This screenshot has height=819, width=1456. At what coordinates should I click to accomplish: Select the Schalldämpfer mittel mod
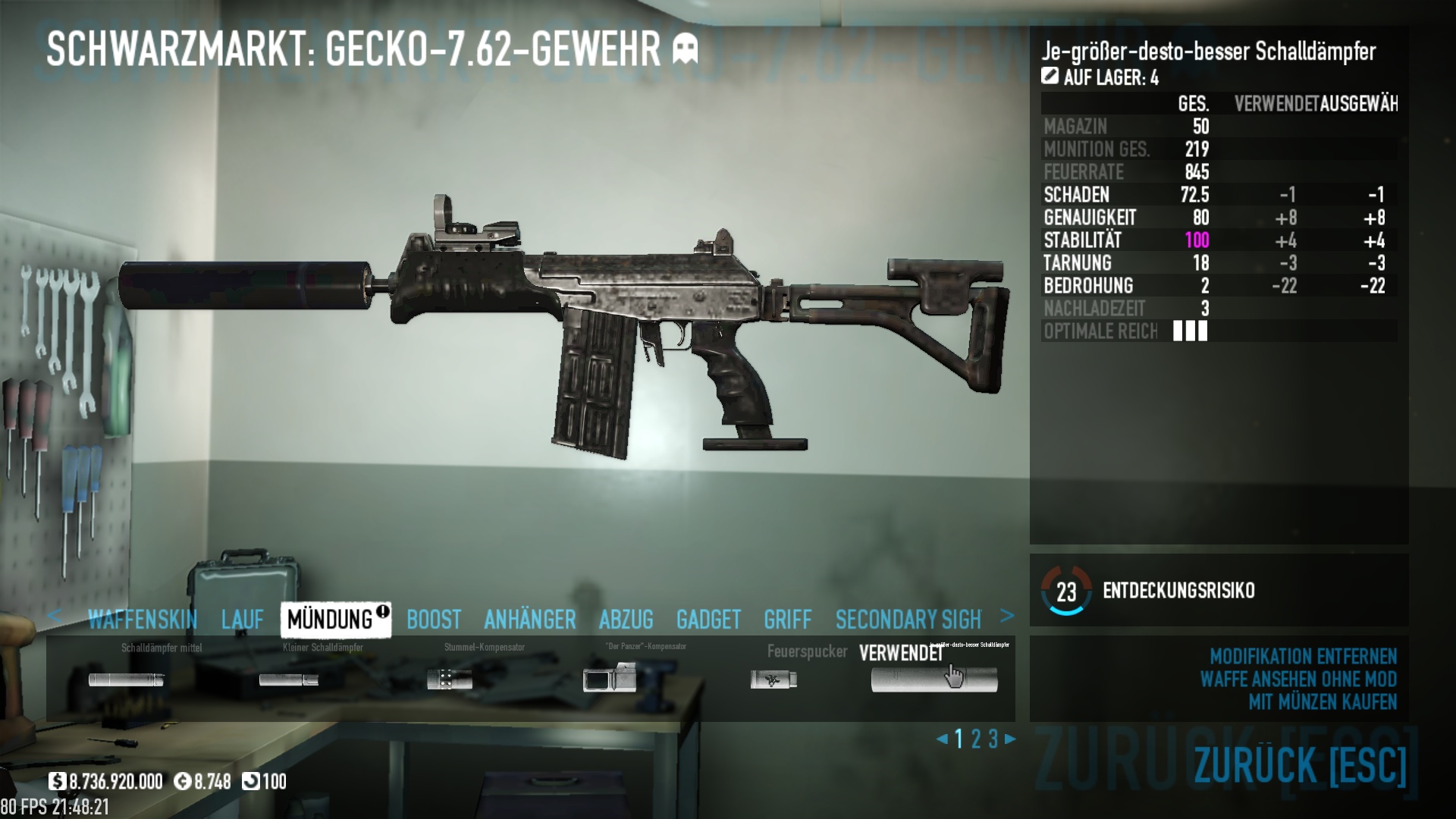click(x=127, y=679)
